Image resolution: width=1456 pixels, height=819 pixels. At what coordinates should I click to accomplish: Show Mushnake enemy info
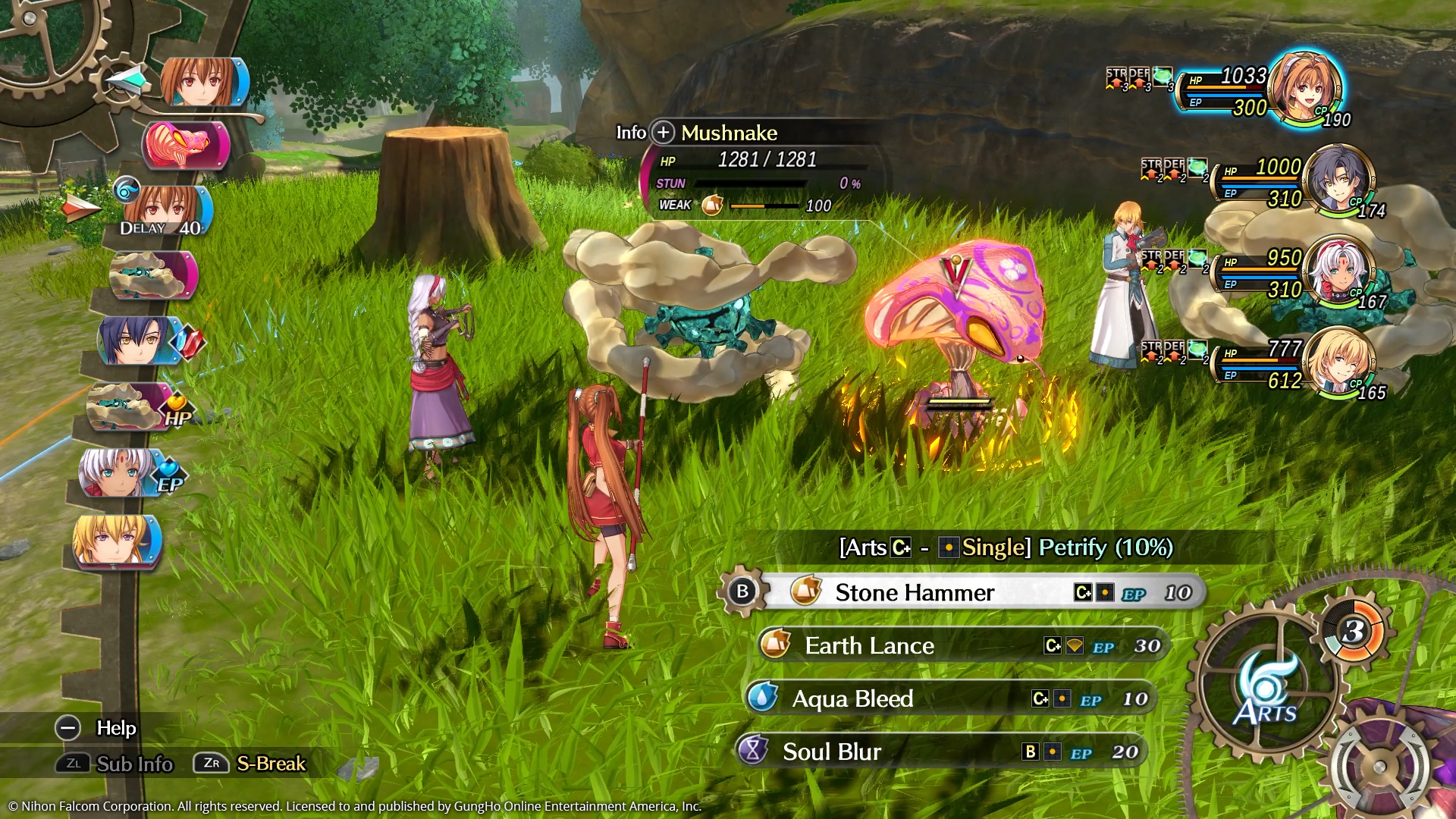click(663, 133)
